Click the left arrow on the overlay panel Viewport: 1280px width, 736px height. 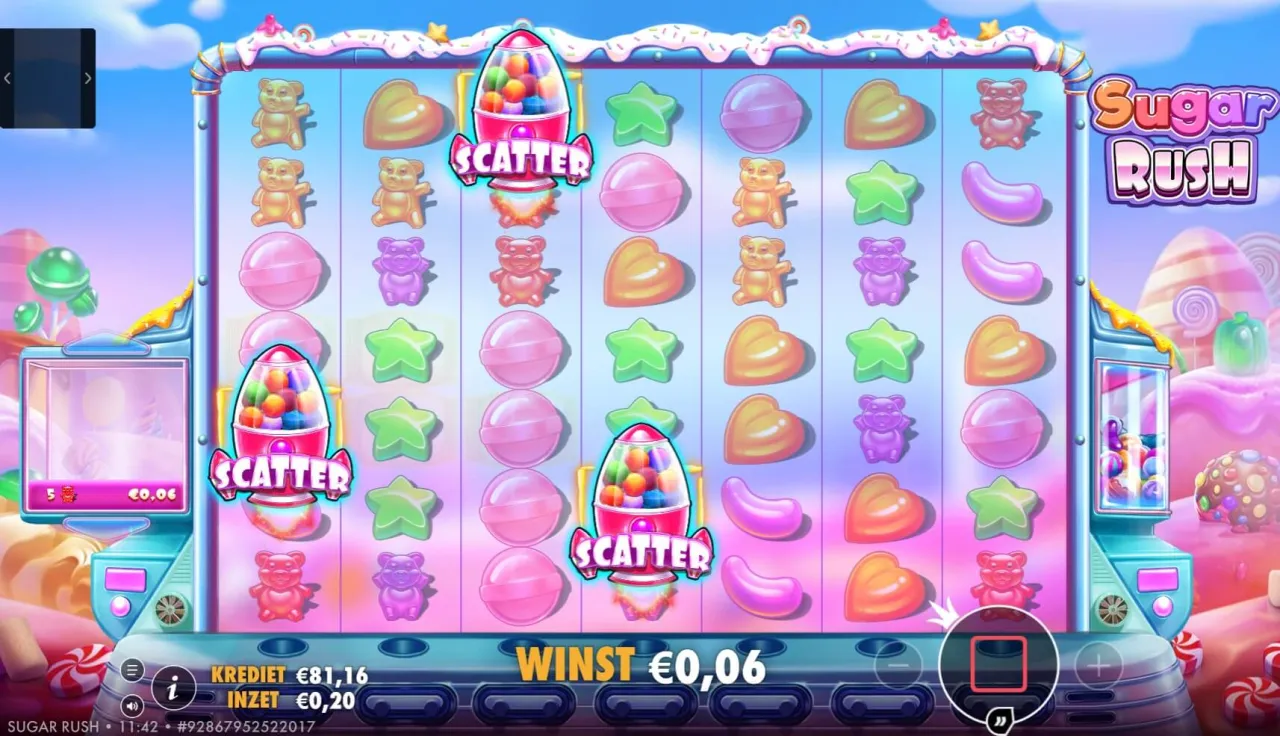point(9,78)
